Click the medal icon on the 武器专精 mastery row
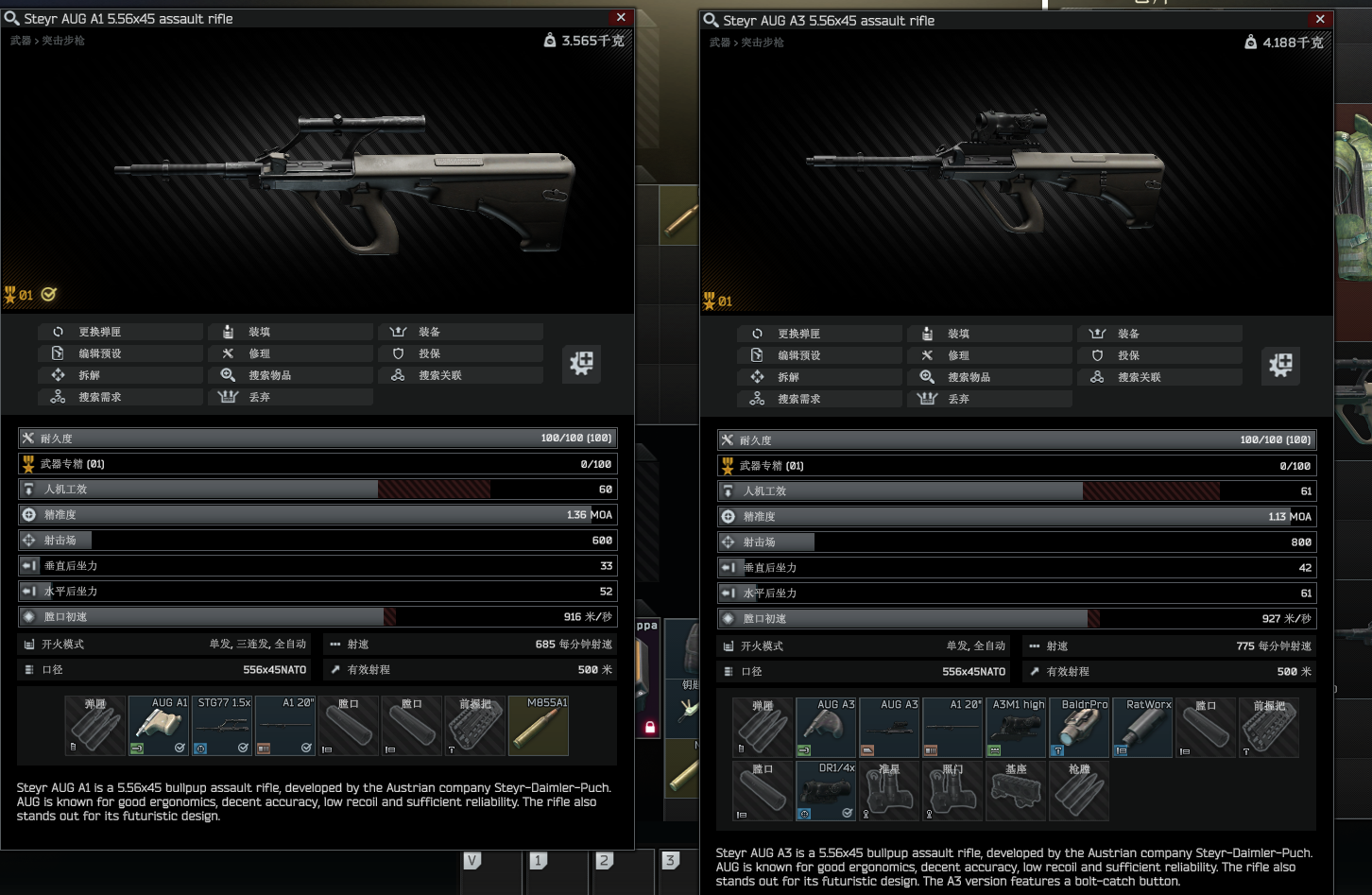This screenshot has width=1372, height=895. (26, 463)
